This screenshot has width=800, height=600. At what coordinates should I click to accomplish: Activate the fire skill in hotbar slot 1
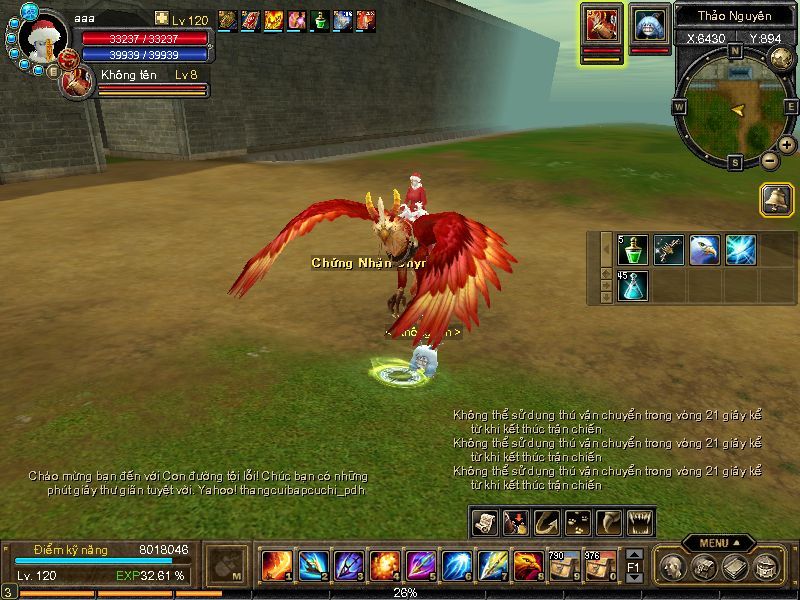276,566
